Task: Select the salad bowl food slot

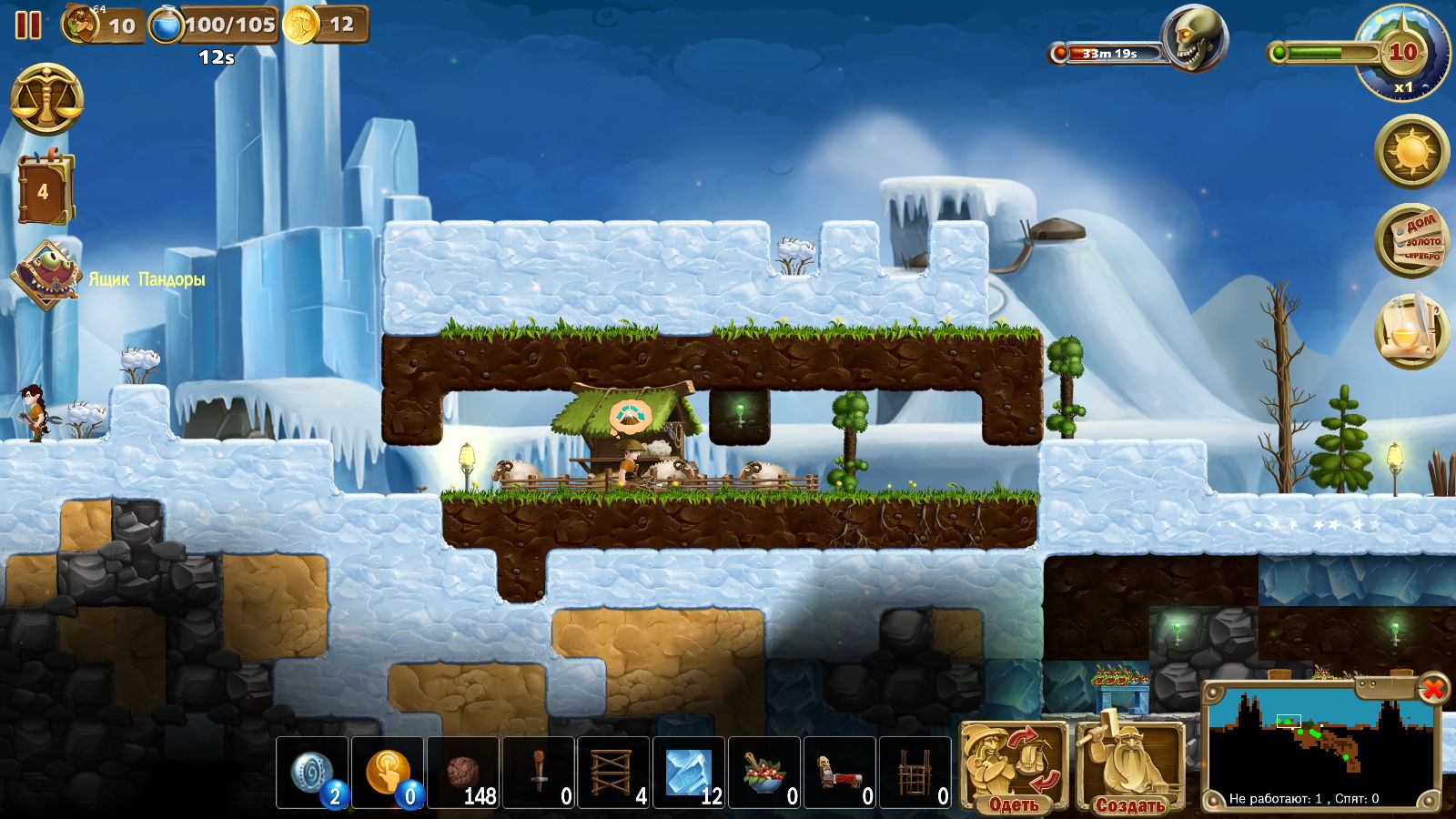Action: point(764,773)
